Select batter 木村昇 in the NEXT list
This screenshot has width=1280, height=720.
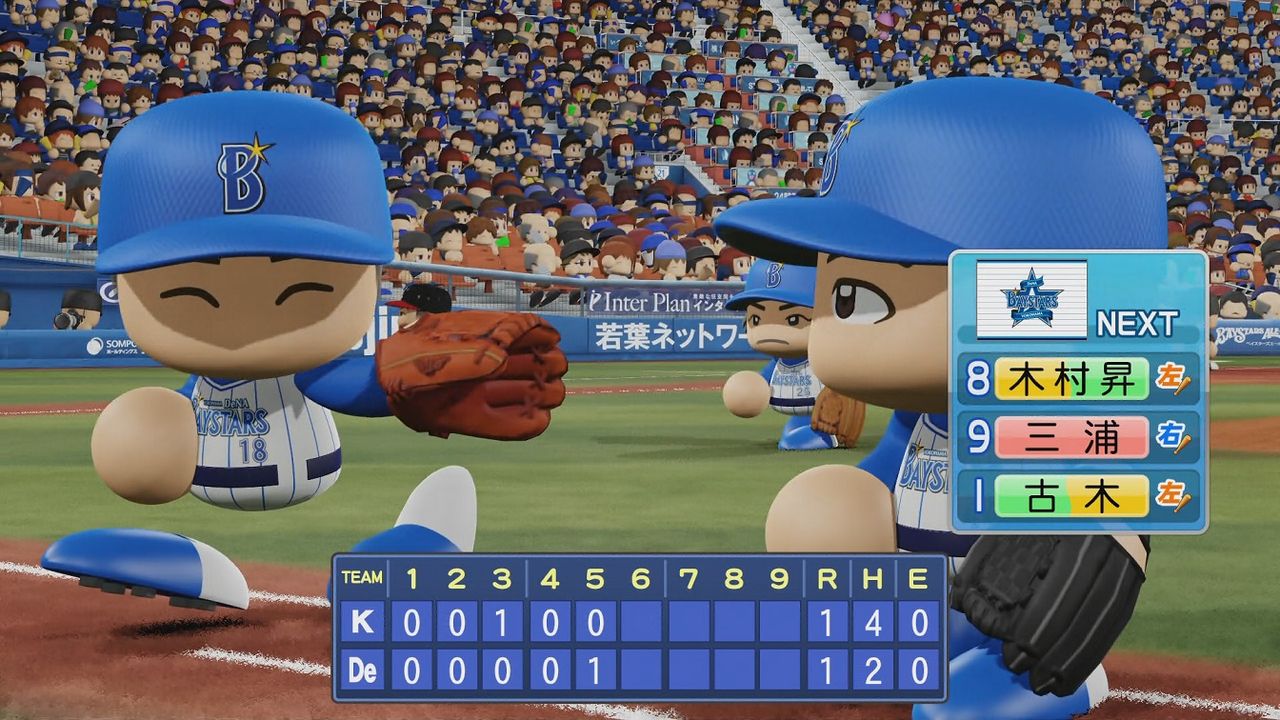click(x=1071, y=379)
